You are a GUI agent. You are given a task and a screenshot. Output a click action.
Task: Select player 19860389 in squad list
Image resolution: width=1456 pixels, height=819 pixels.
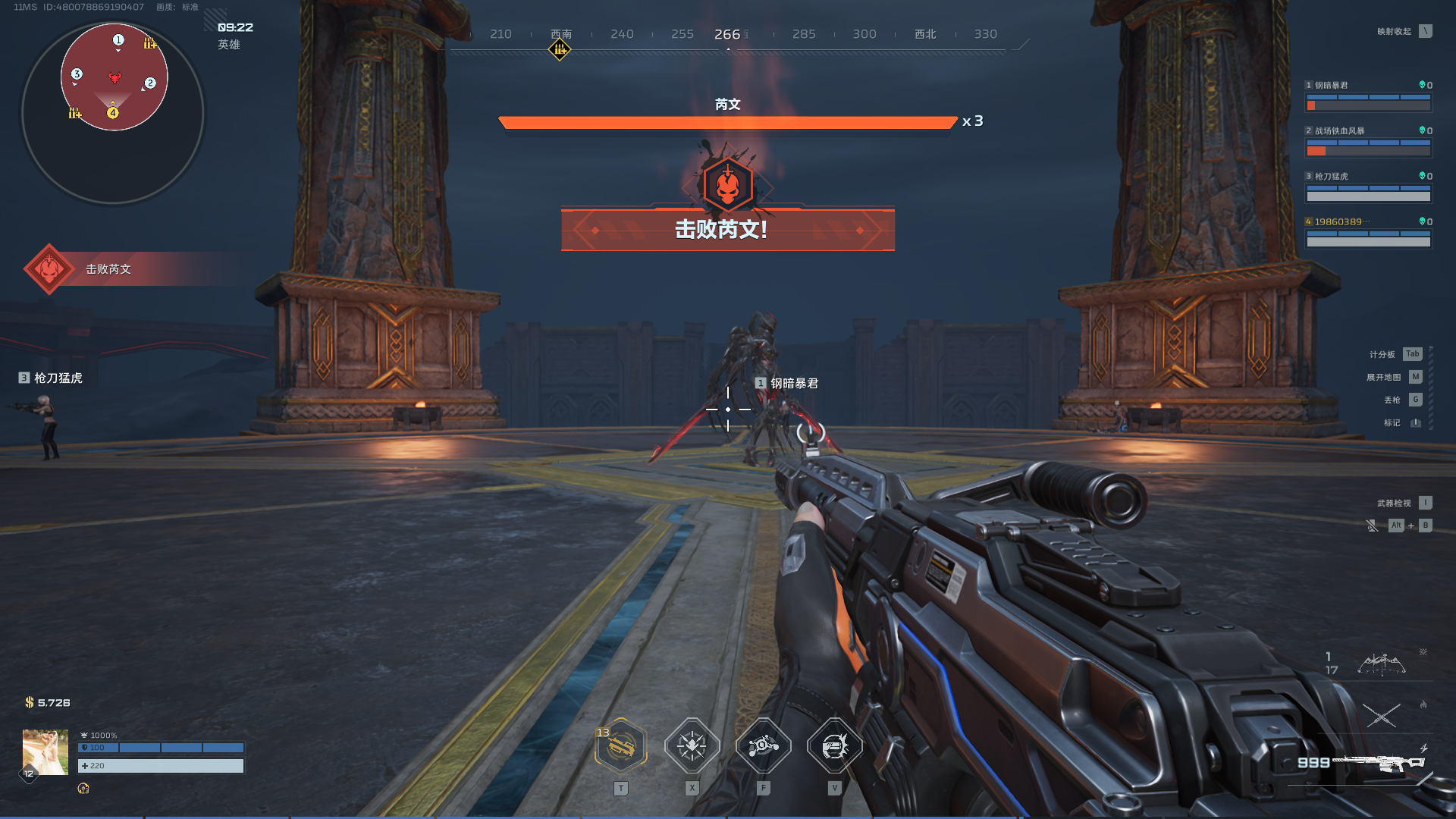click(x=1368, y=233)
